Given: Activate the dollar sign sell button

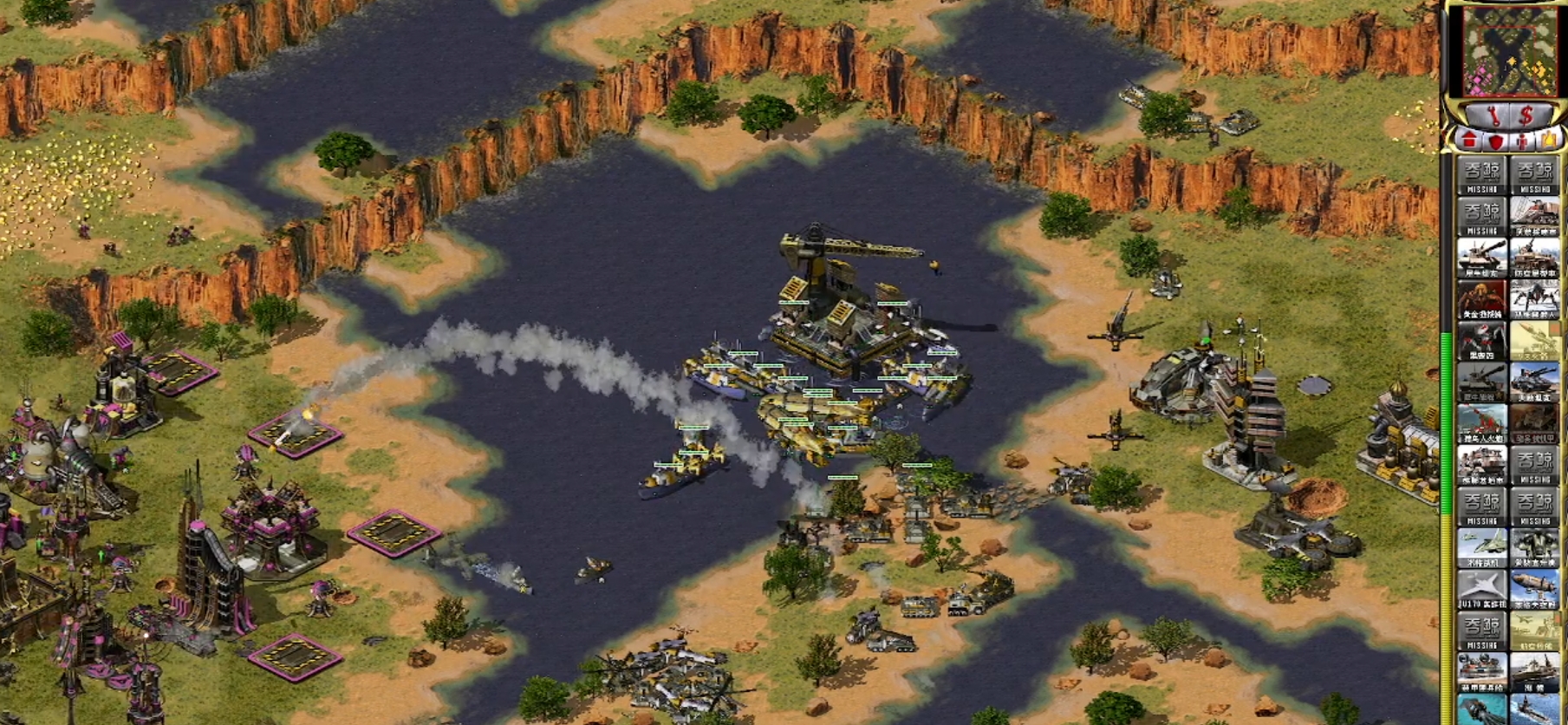Looking at the screenshot, I should [x=1526, y=115].
